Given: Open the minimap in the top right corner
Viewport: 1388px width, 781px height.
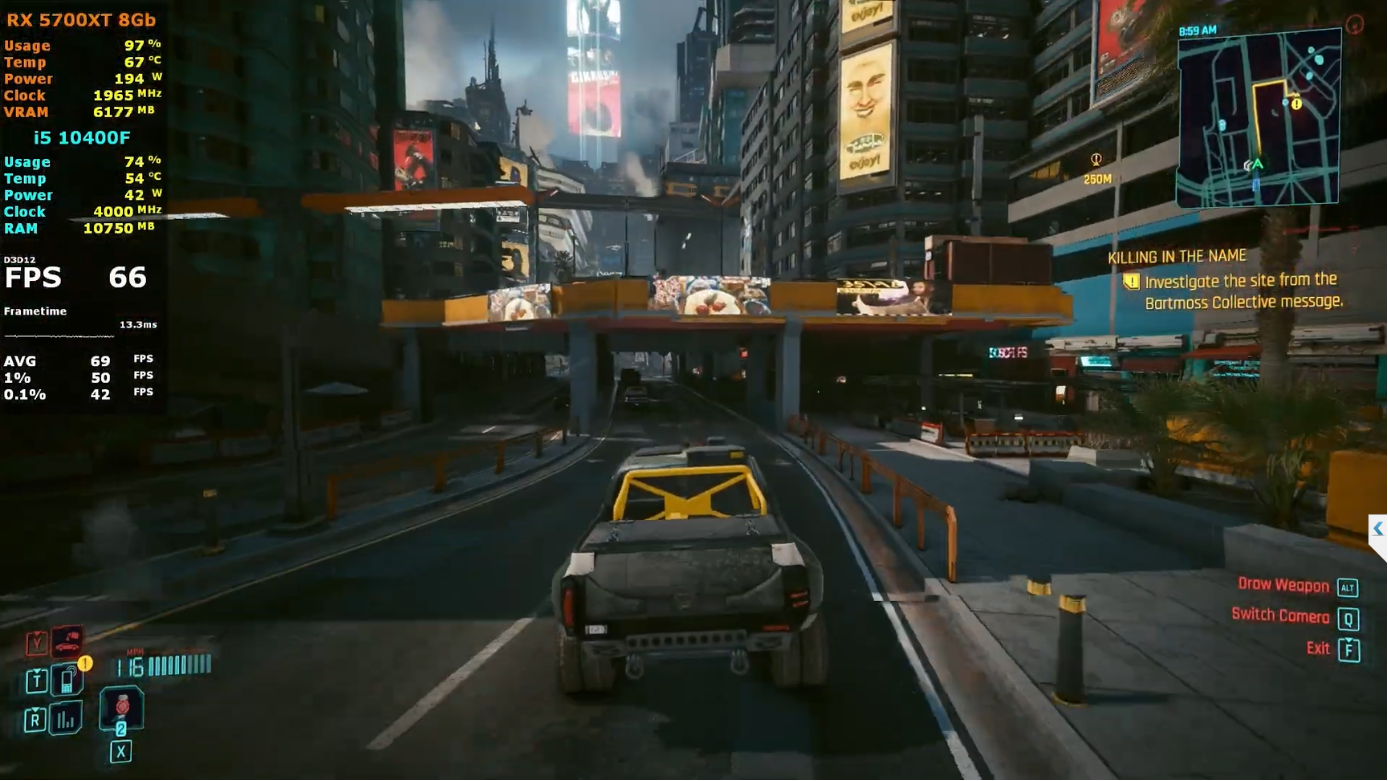Looking at the screenshot, I should tap(1258, 117).
